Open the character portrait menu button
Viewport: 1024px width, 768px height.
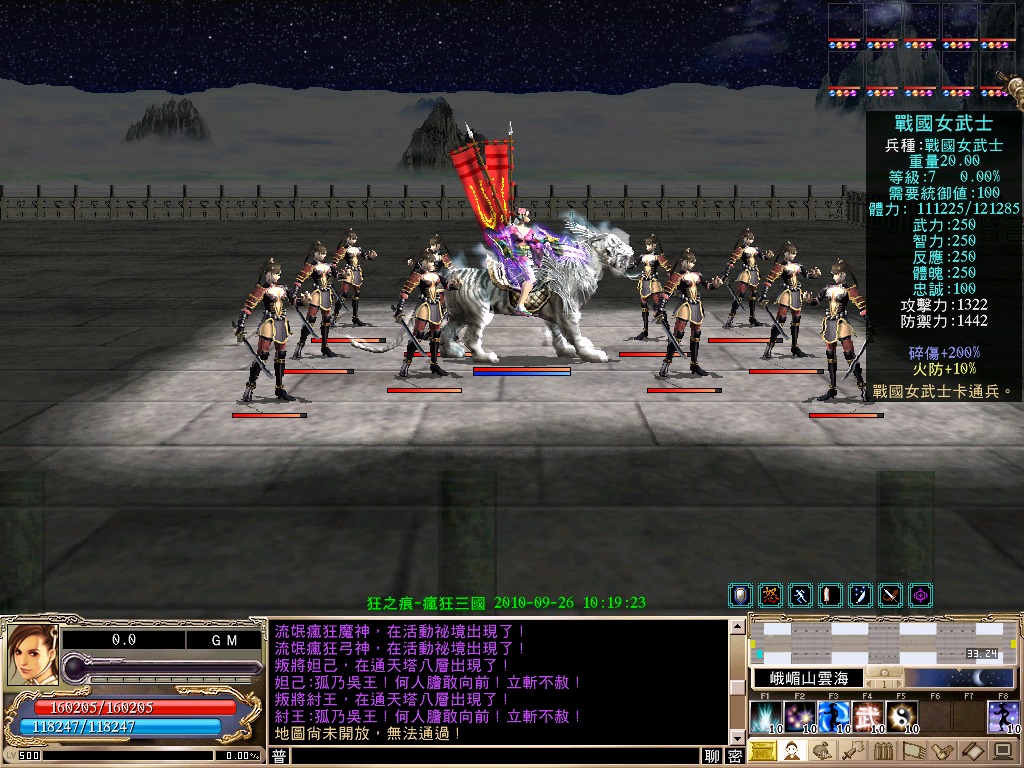(x=791, y=751)
